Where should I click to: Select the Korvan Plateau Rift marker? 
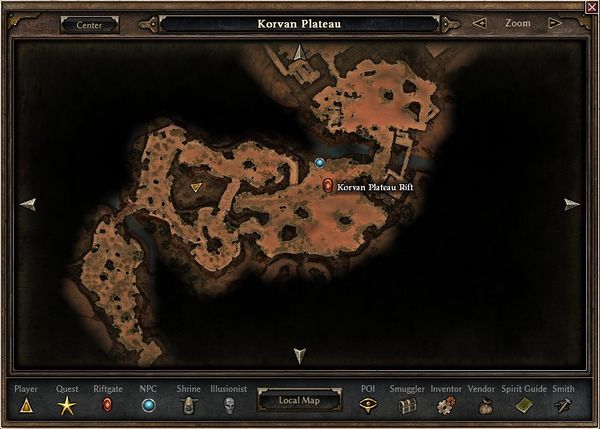click(x=328, y=186)
